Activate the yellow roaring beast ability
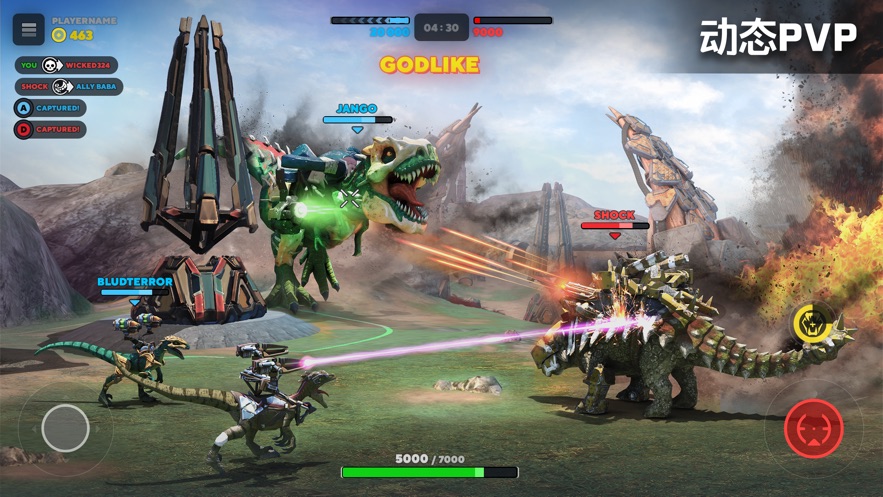Viewport: 883px width, 497px height. 808,323
